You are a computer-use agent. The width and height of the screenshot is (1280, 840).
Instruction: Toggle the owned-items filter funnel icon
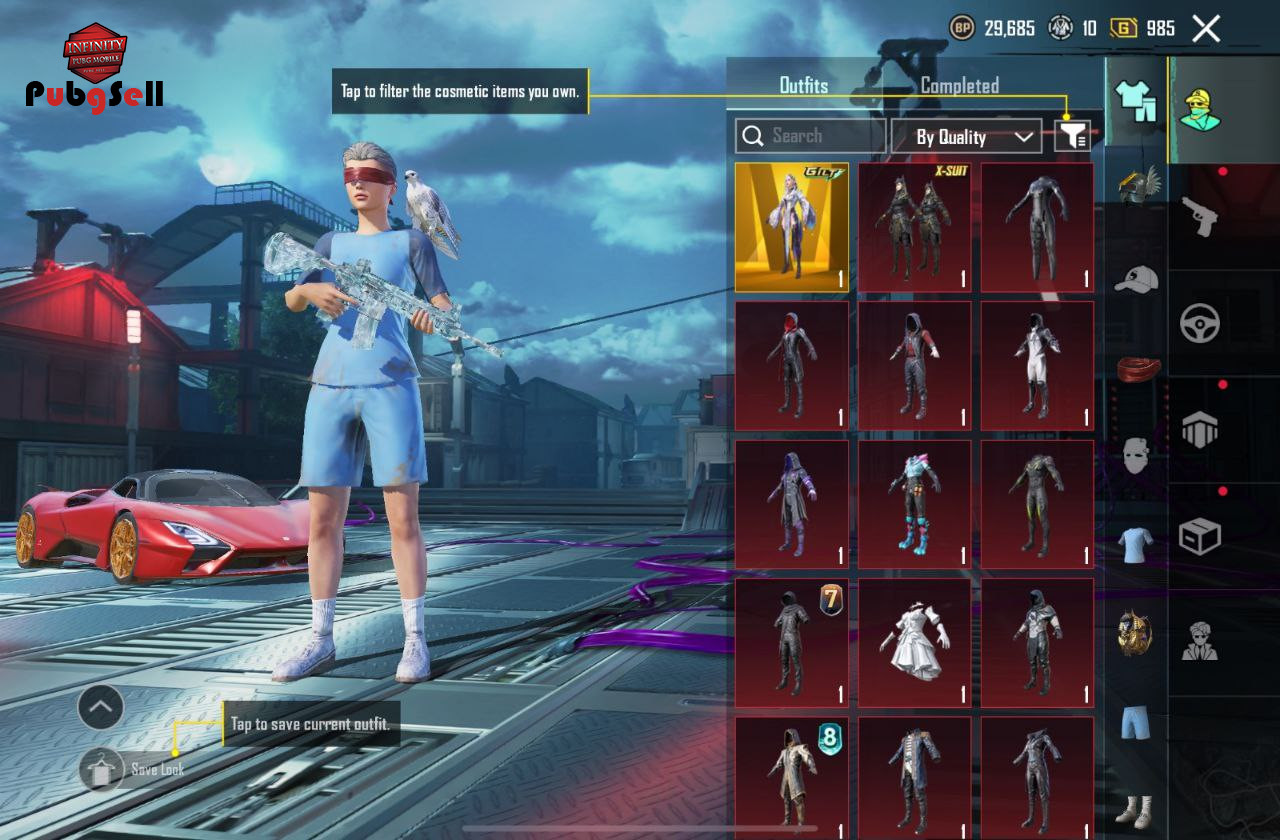[1073, 136]
